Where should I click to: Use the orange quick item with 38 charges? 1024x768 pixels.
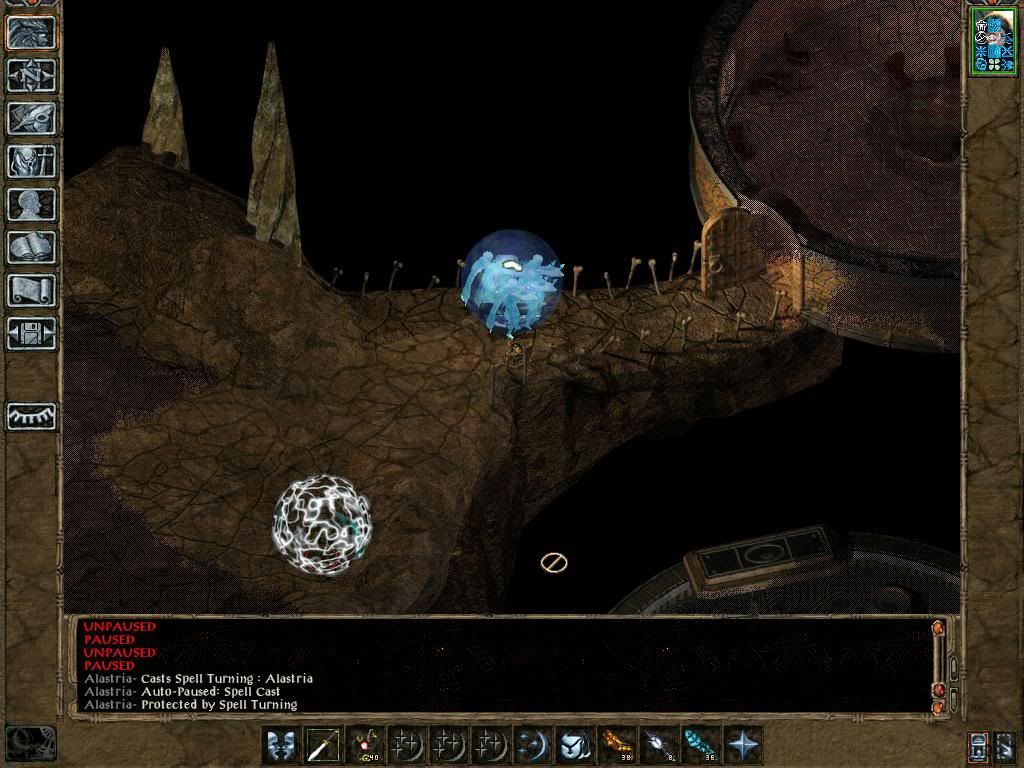pyautogui.click(x=618, y=745)
